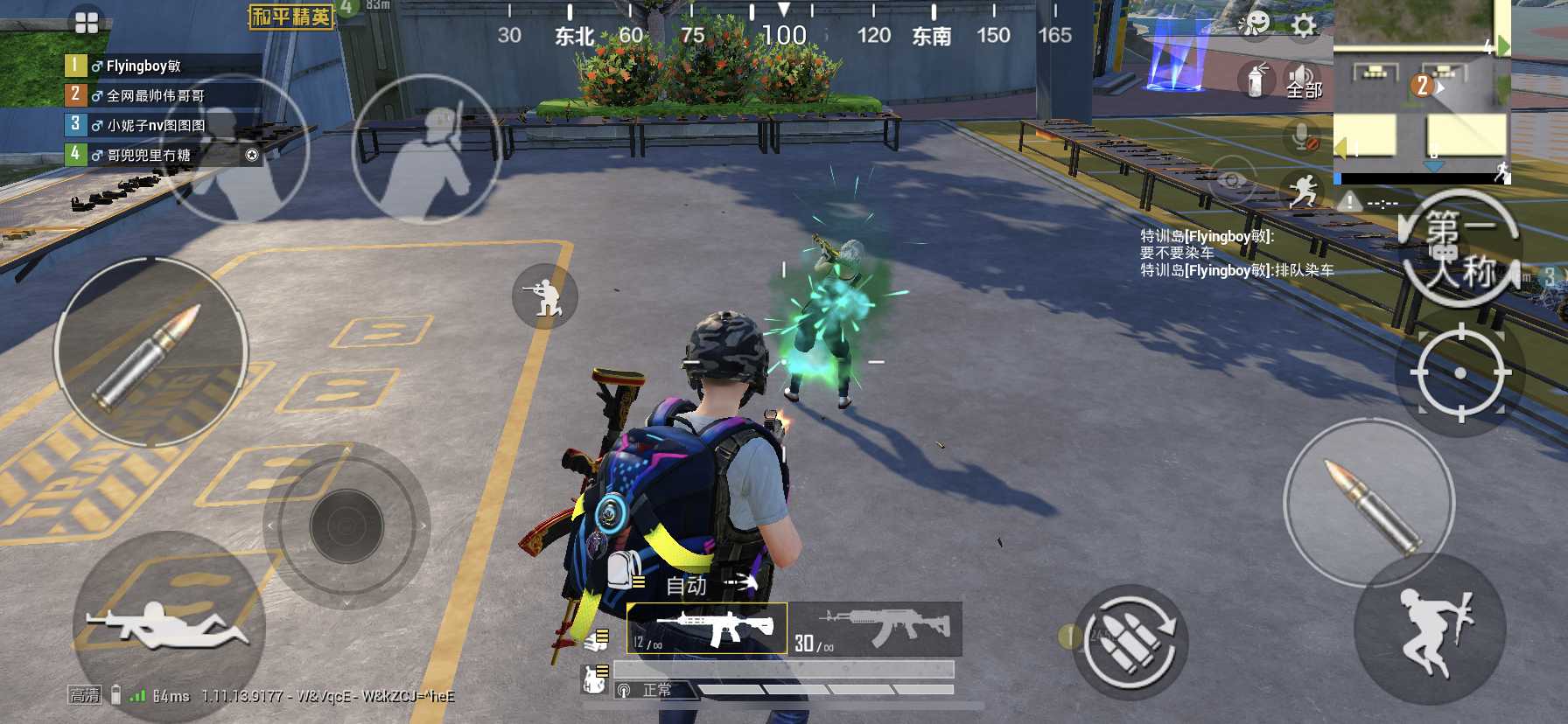Viewport: 1568px width, 724px height.
Task: Tap the right bullet fire button
Action: point(1369,505)
